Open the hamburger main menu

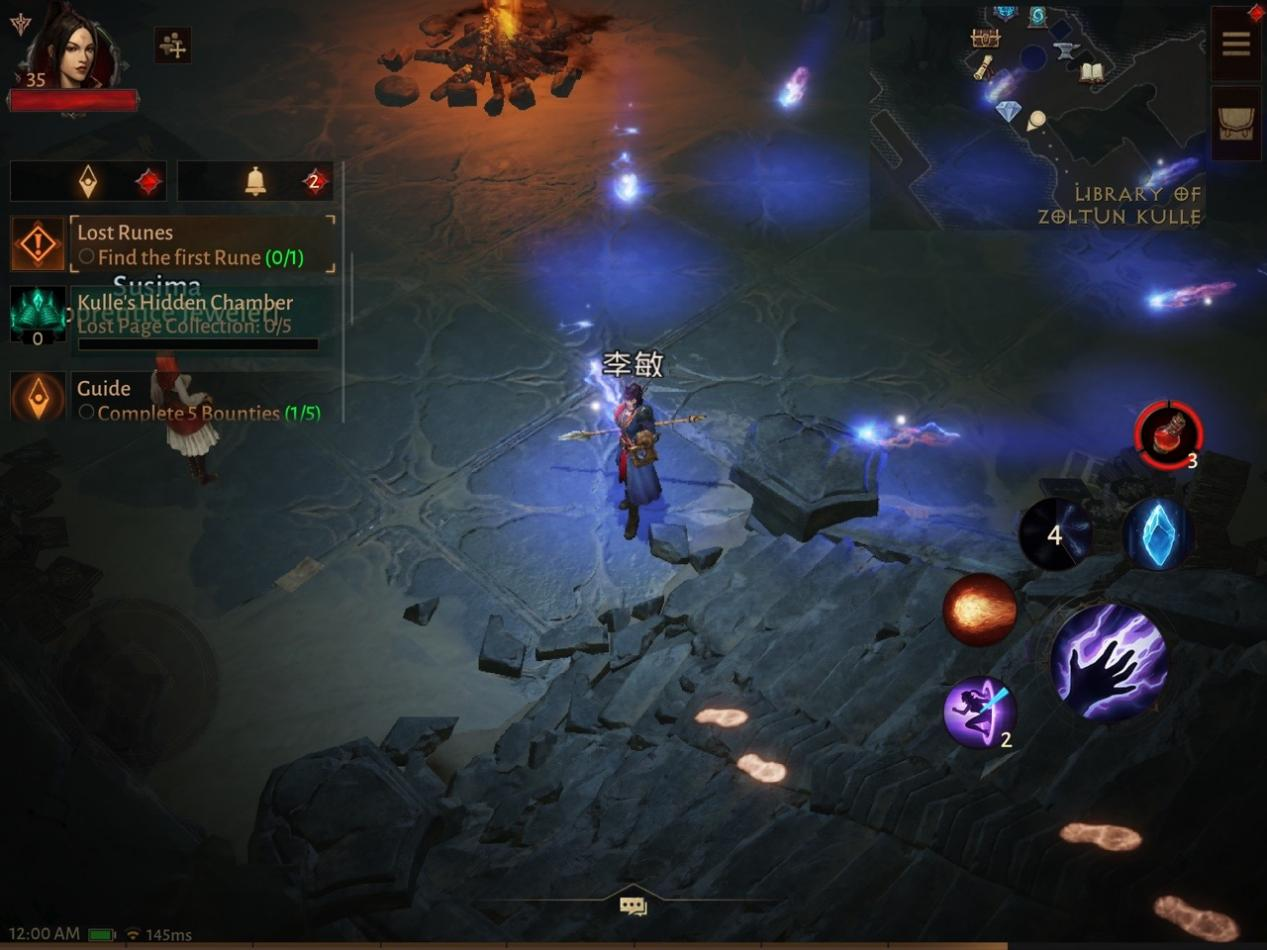1236,44
